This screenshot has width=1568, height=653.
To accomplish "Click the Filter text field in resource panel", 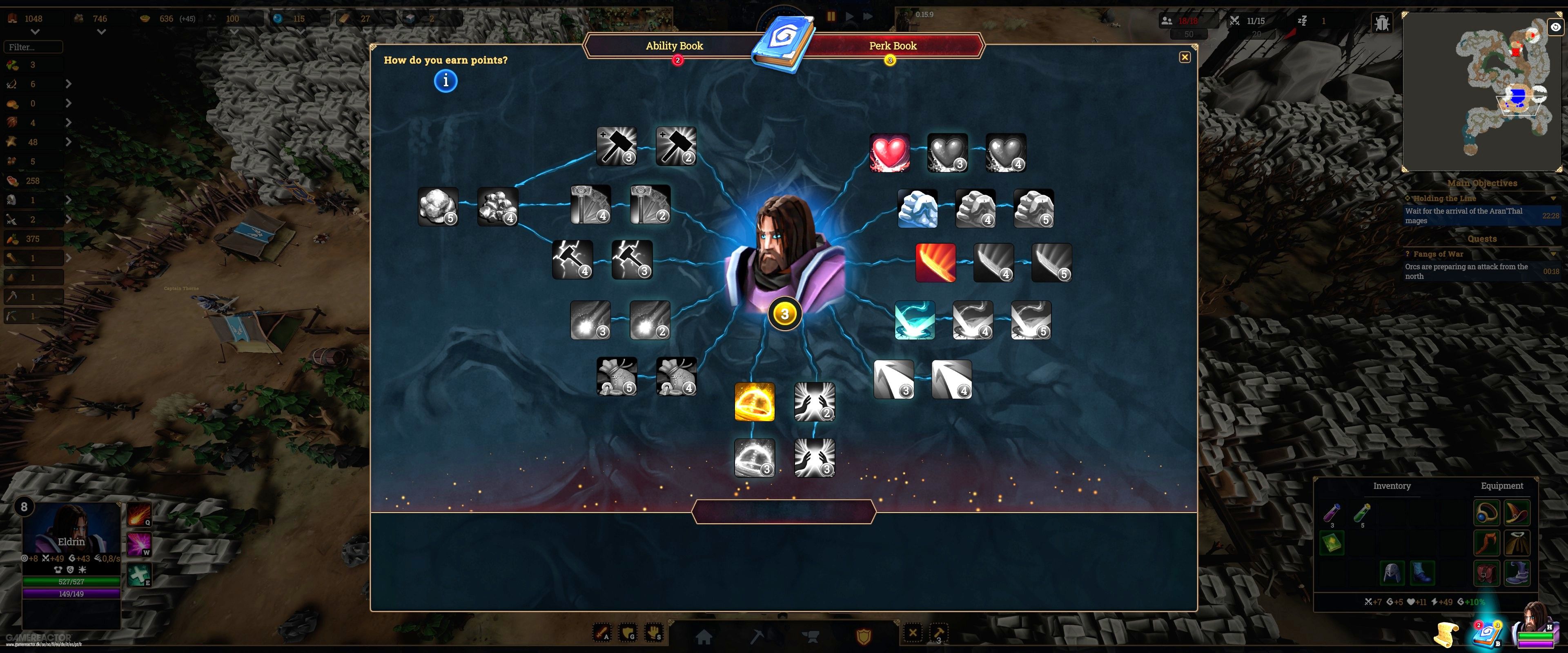I will point(33,46).
